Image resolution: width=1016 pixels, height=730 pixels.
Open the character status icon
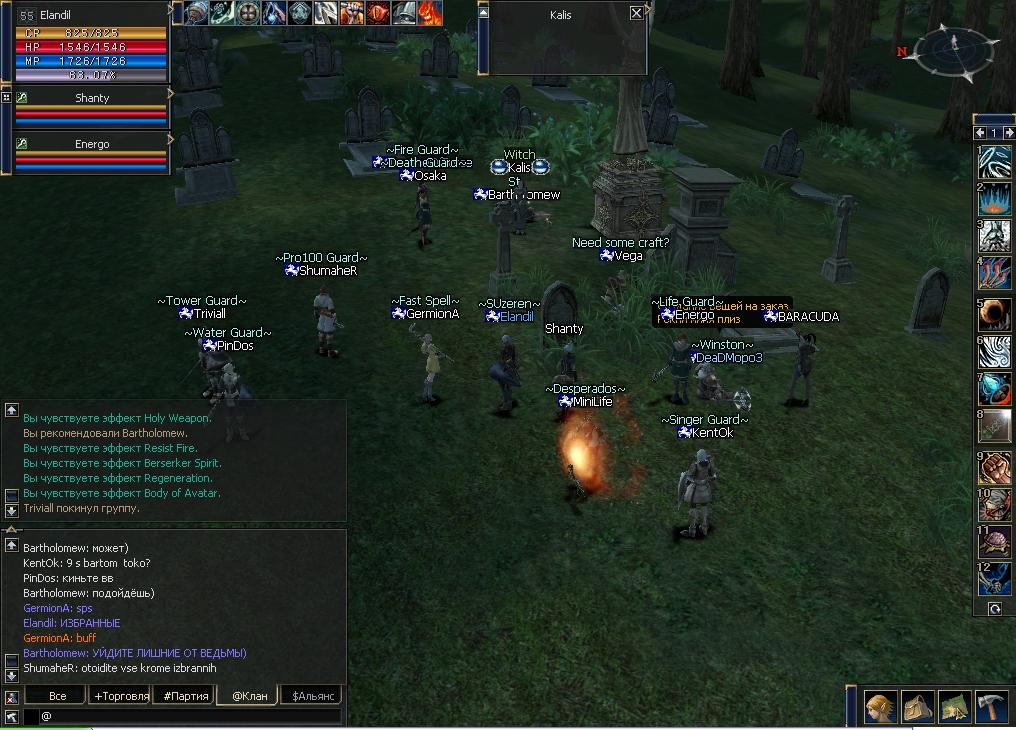tap(880, 707)
